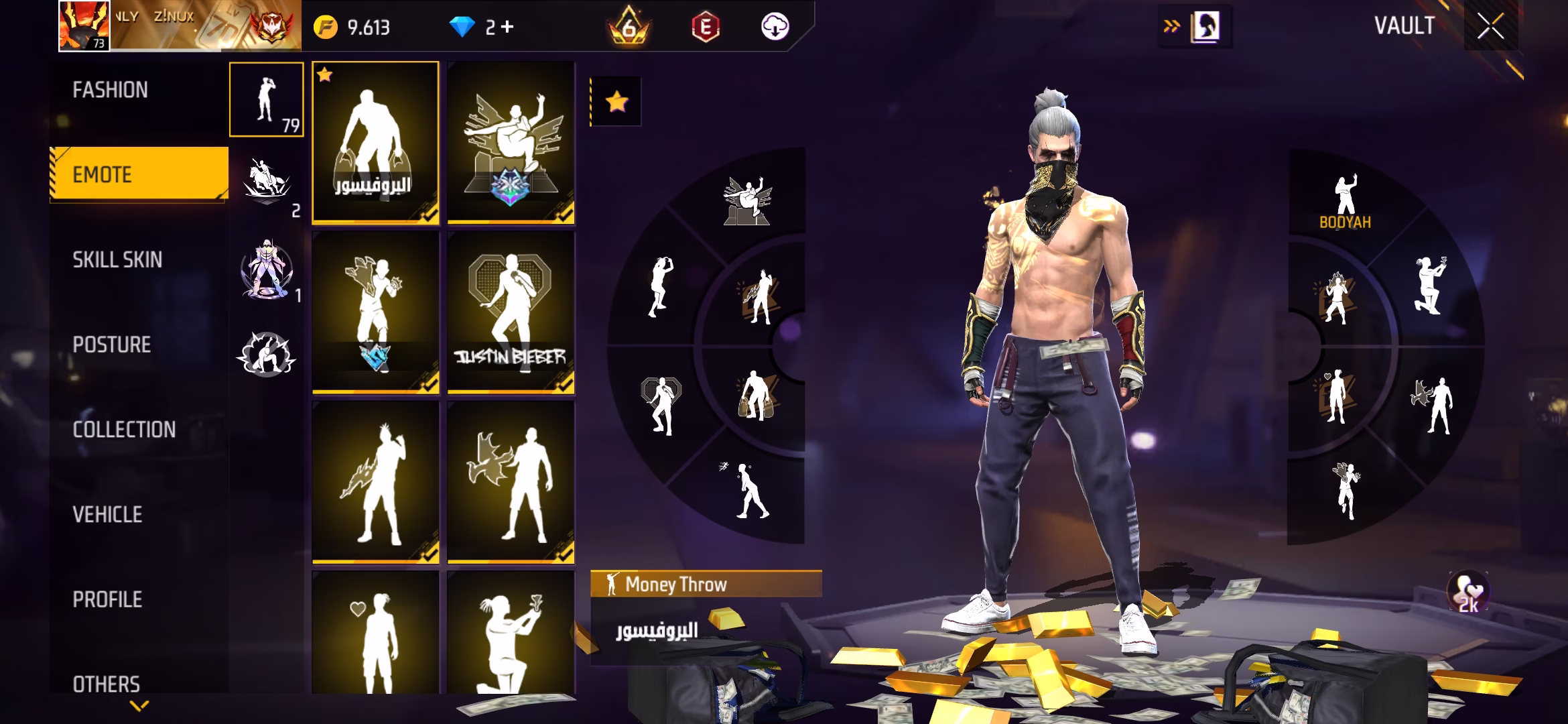Open the Vehicle section

coord(107,514)
